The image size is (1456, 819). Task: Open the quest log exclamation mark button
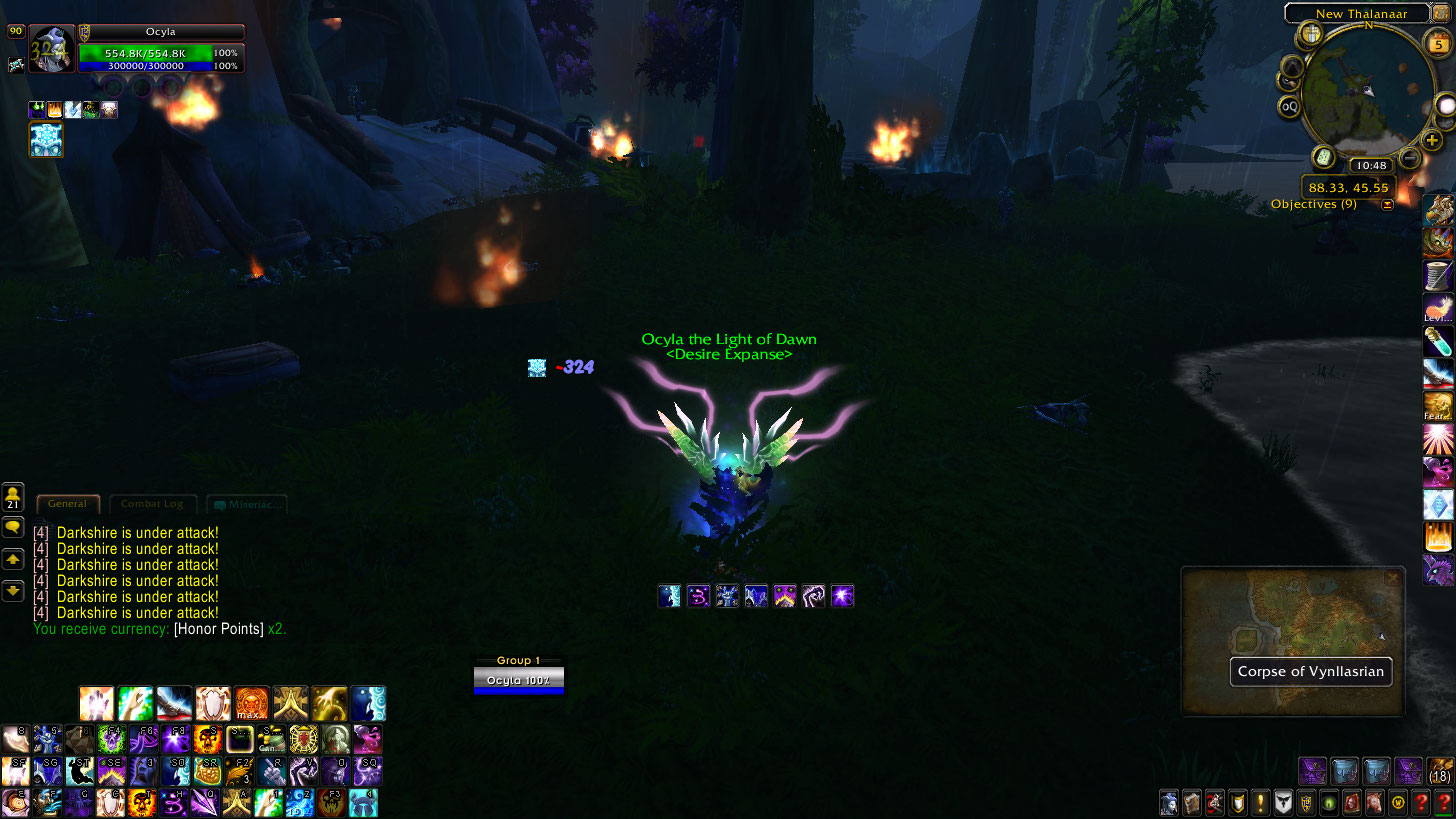click(x=1260, y=802)
